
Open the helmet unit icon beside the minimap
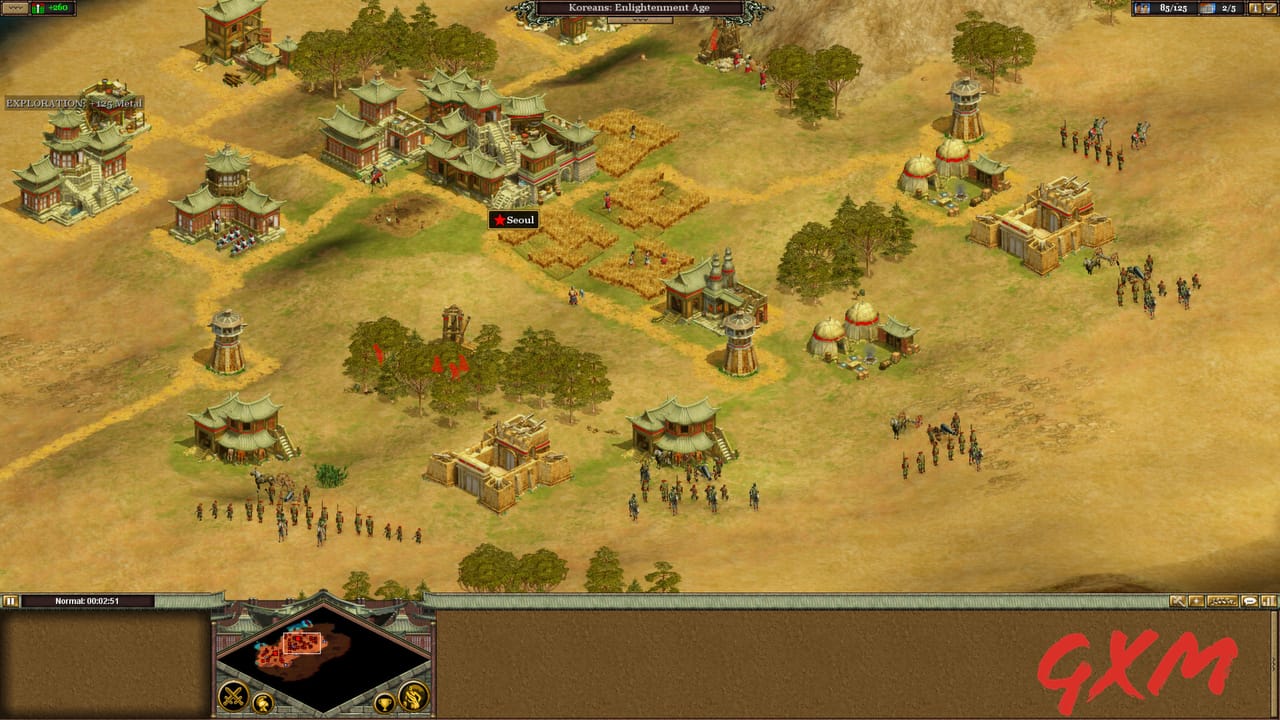tap(263, 702)
